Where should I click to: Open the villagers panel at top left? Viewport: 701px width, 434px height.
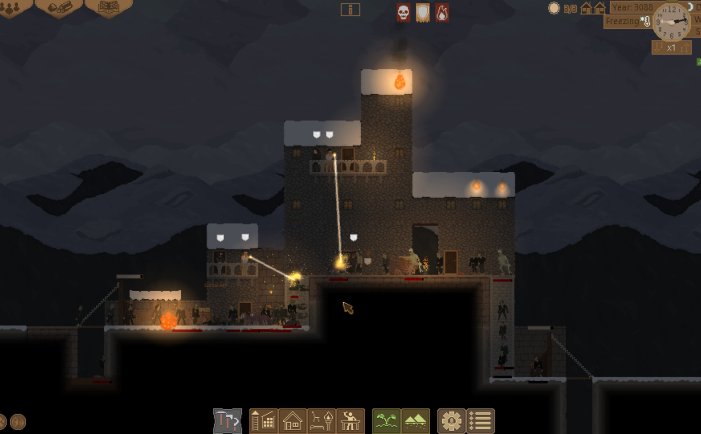coord(12,6)
